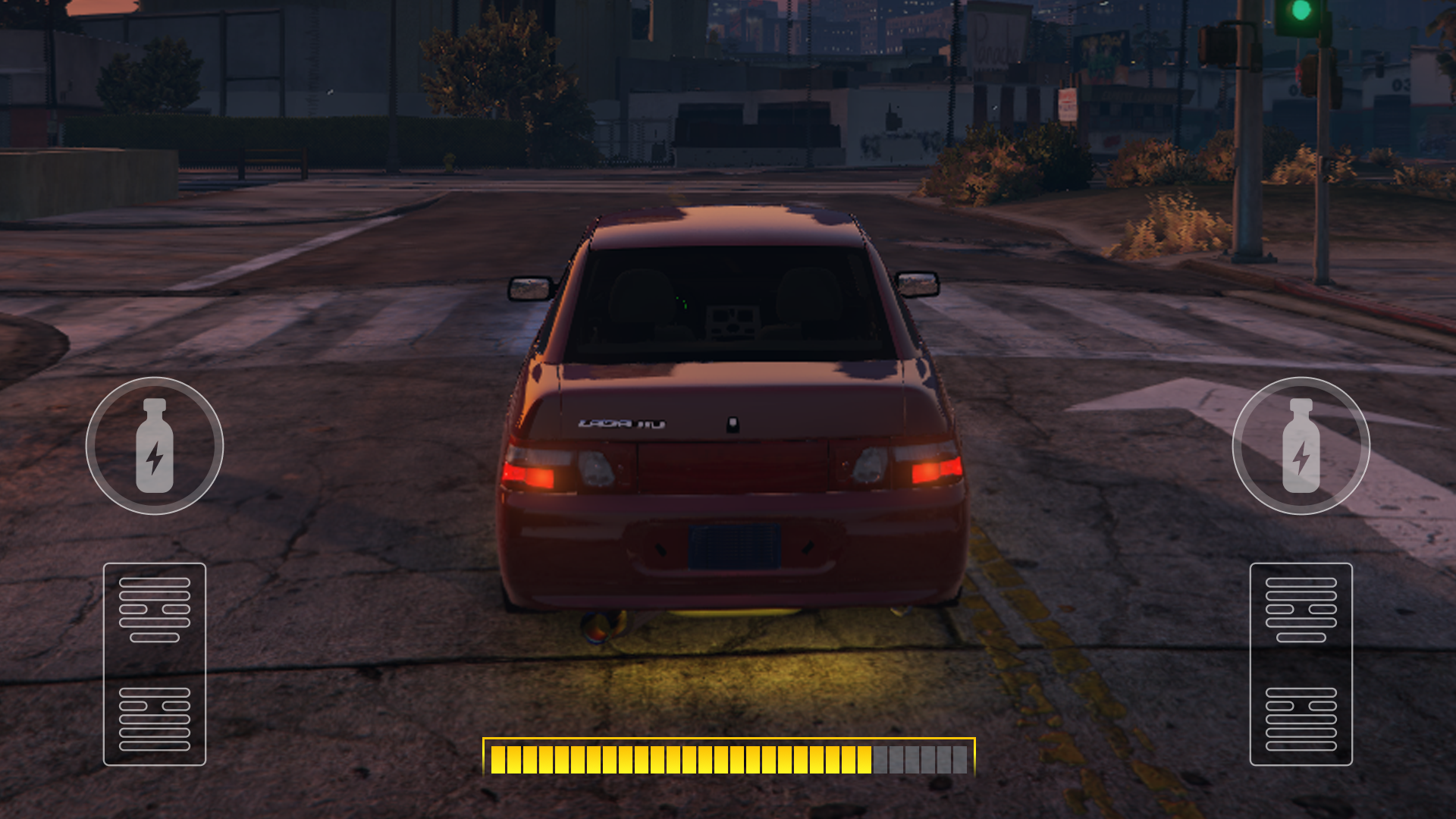Step on the left pedal
Screen dimensions: 1456x819
pyautogui.click(x=155, y=664)
